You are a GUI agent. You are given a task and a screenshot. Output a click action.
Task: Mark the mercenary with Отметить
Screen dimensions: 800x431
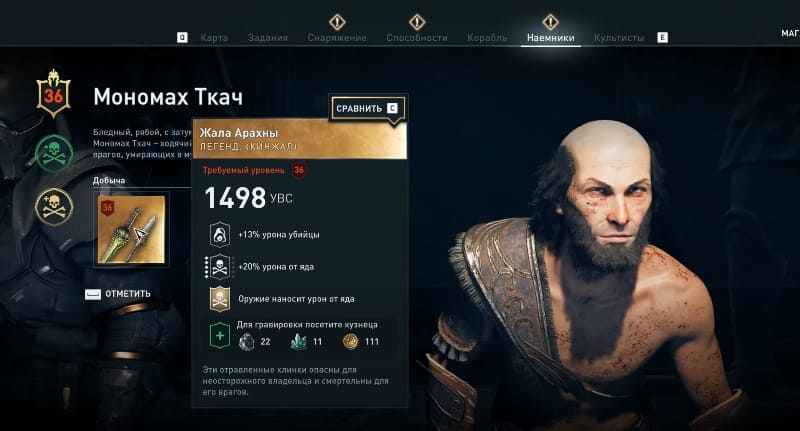tap(118, 294)
